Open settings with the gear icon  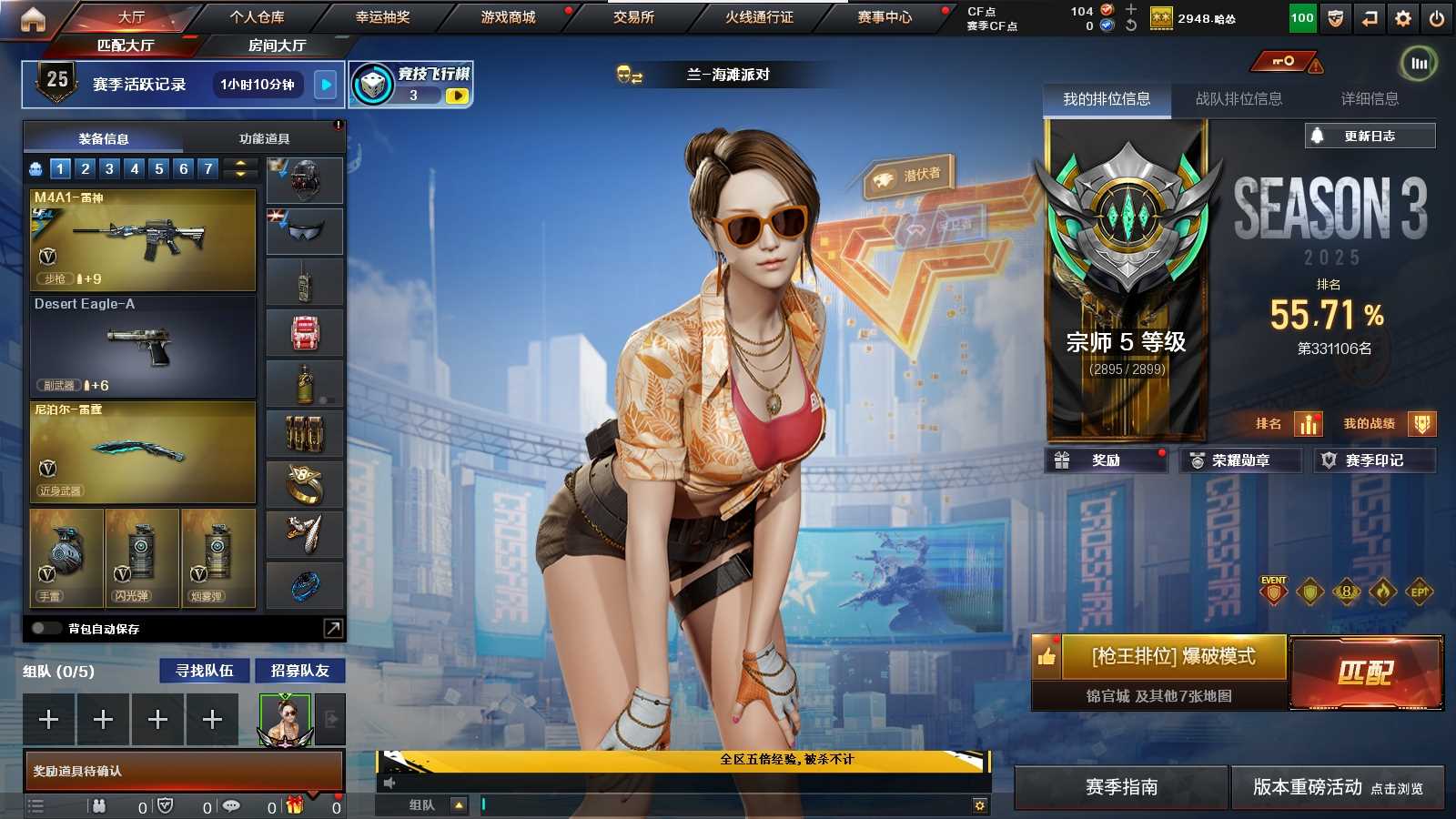pyautogui.click(x=1403, y=18)
